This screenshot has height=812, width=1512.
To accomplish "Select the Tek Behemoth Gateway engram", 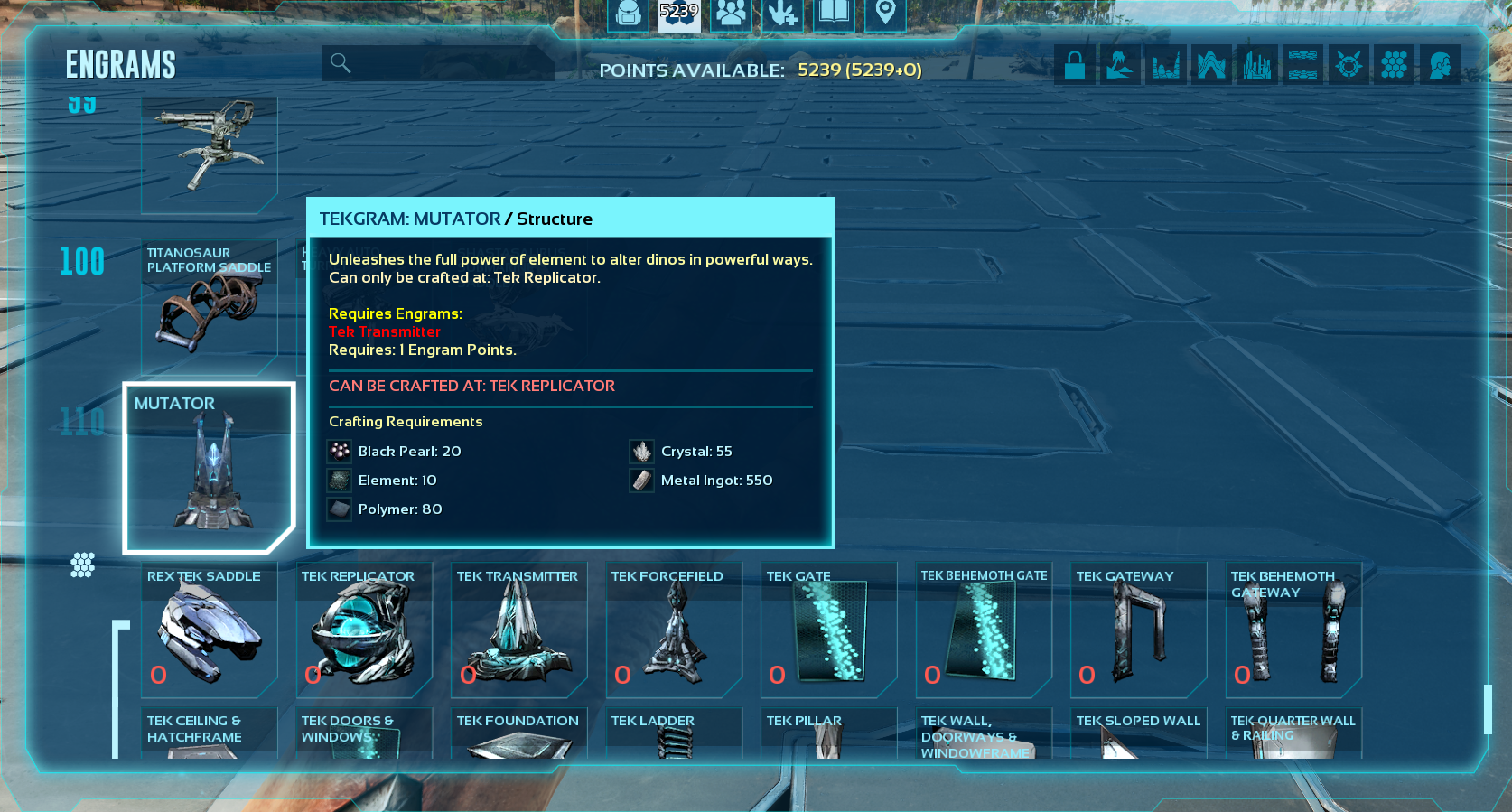I will point(1293,630).
